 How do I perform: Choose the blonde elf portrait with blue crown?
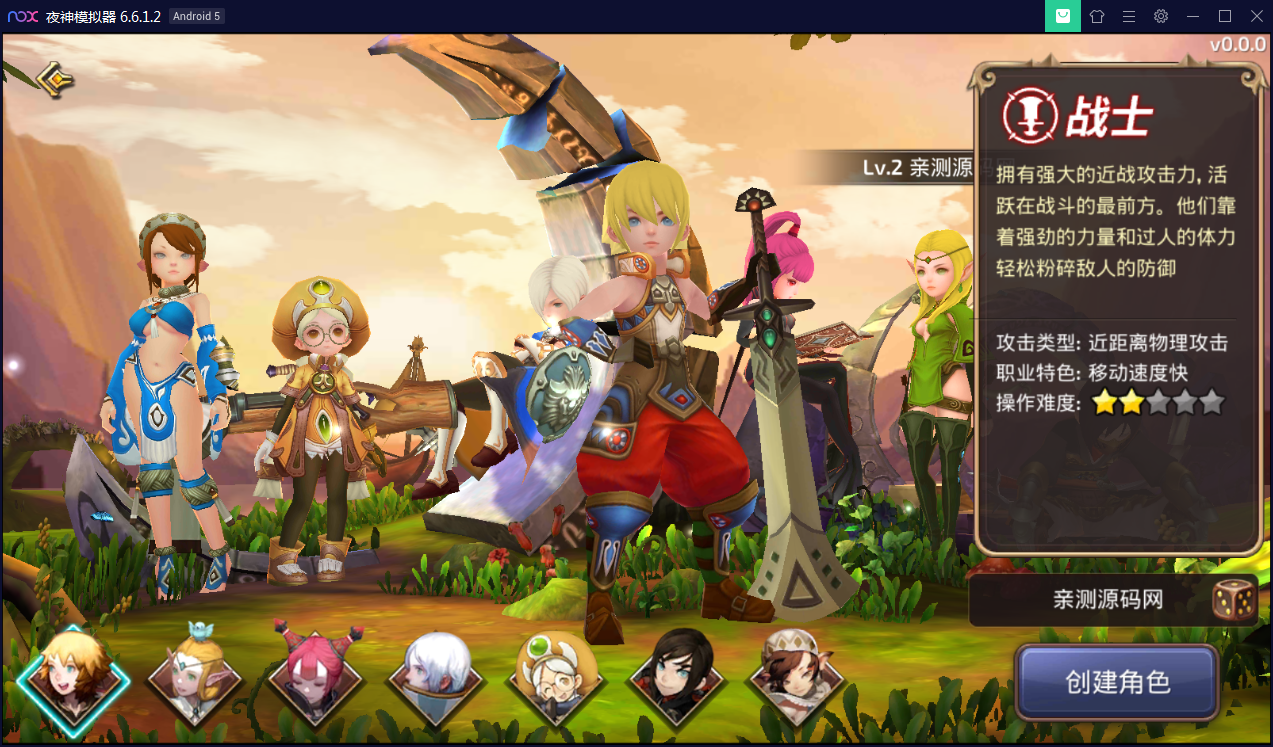(195, 677)
